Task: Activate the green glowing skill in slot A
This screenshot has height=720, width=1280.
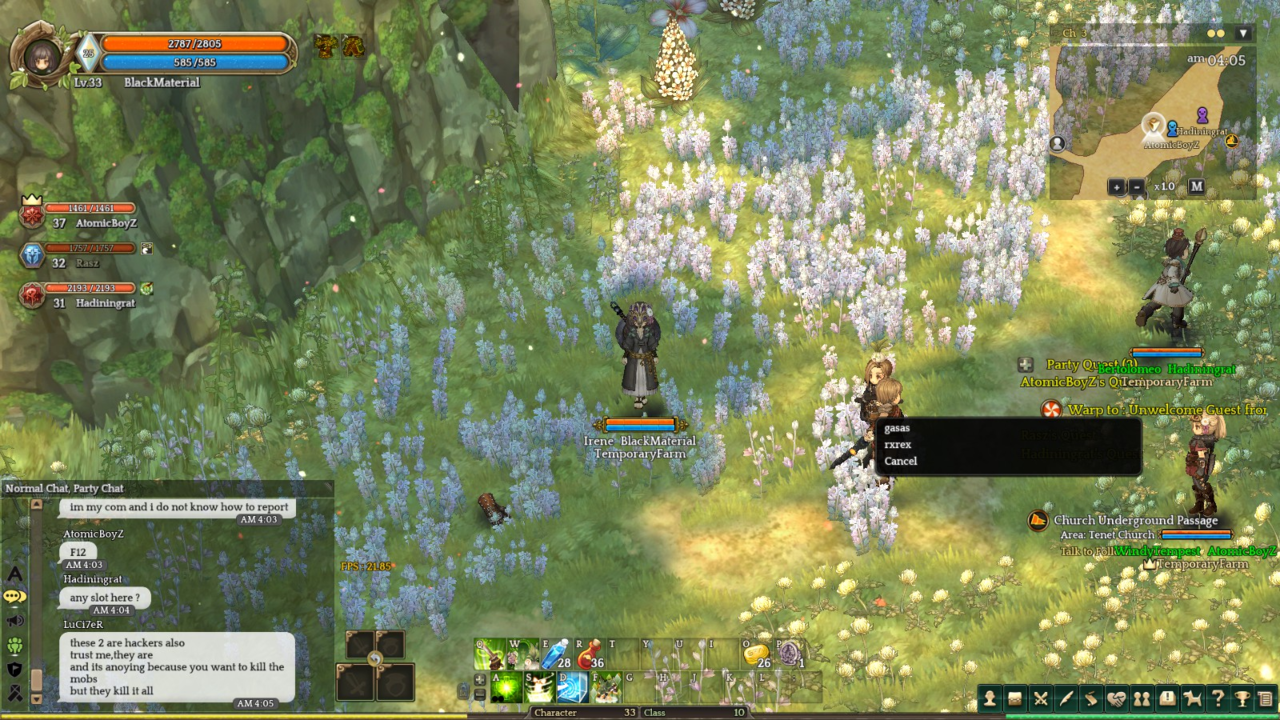Action: [507, 688]
